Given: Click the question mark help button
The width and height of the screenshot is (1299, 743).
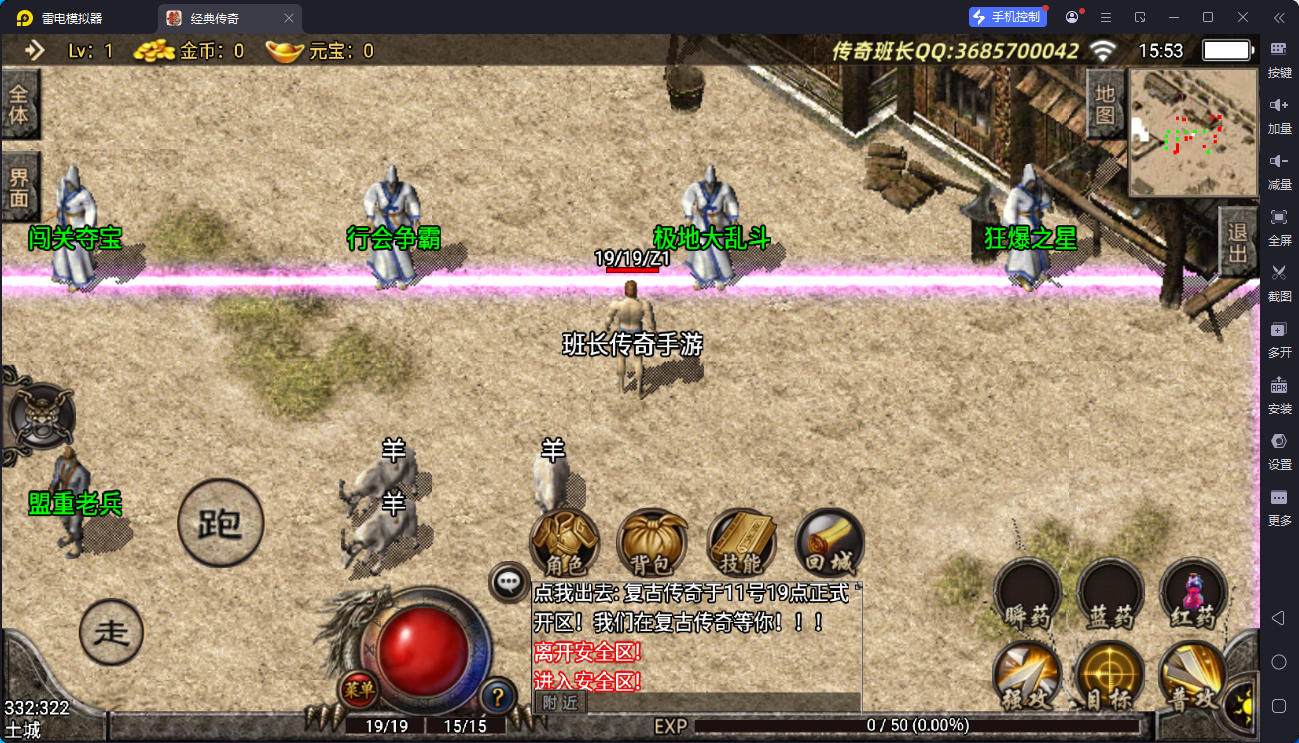Looking at the screenshot, I should (x=497, y=696).
